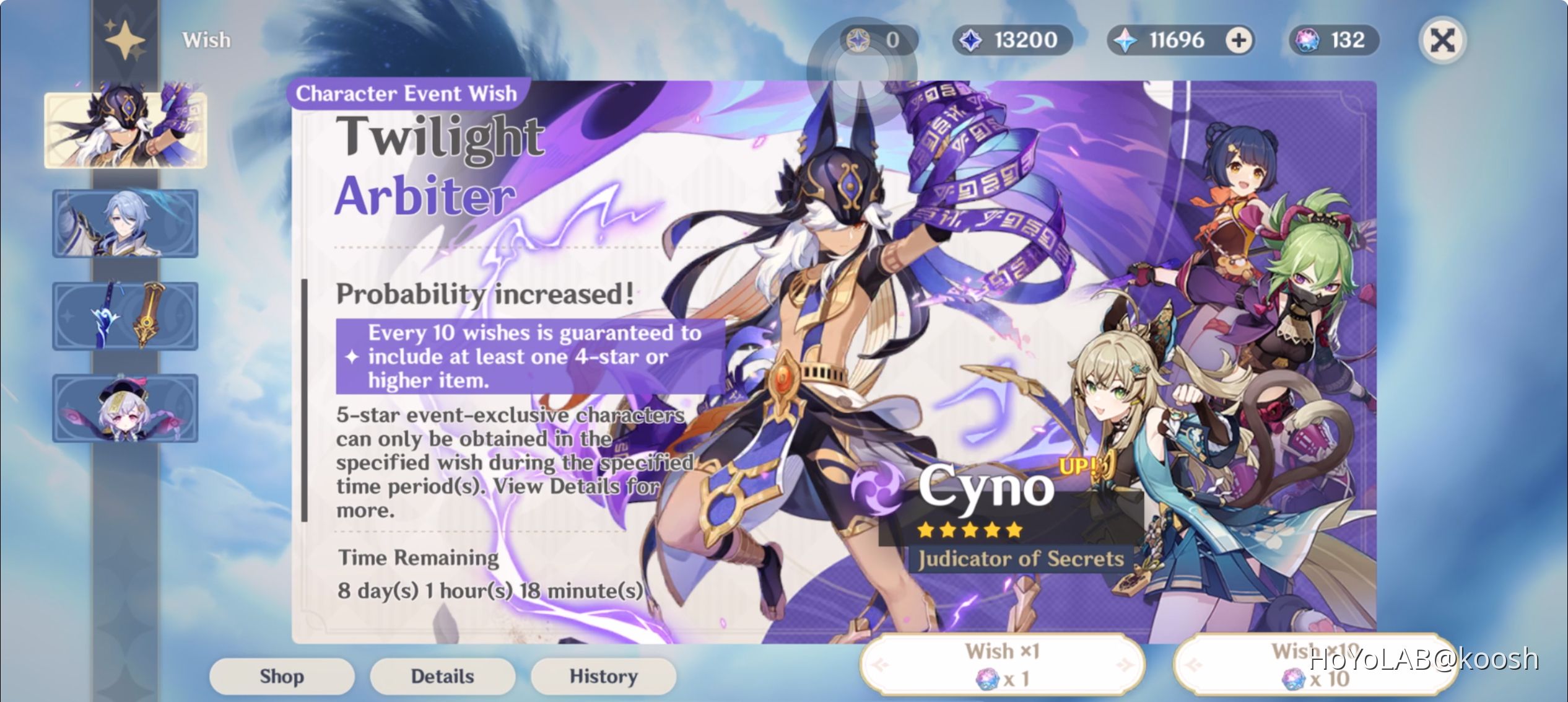
Task: Switch to the Ayato character banner
Action: 125,224
